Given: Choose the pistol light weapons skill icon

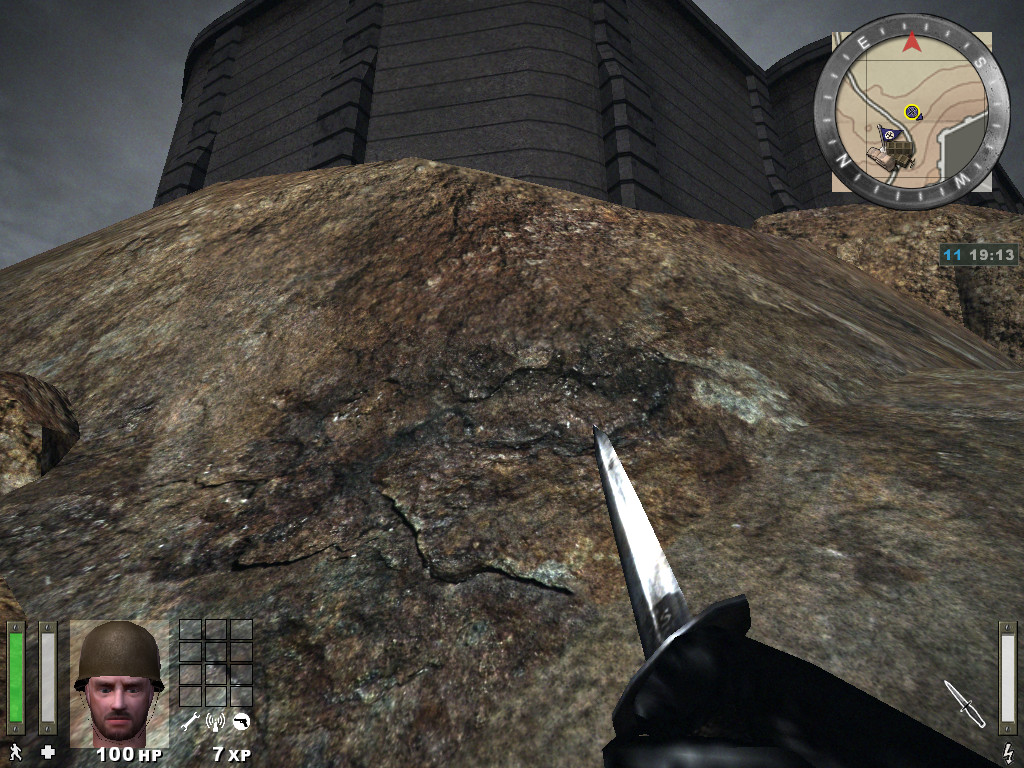Looking at the screenshot, I should 240,721.
